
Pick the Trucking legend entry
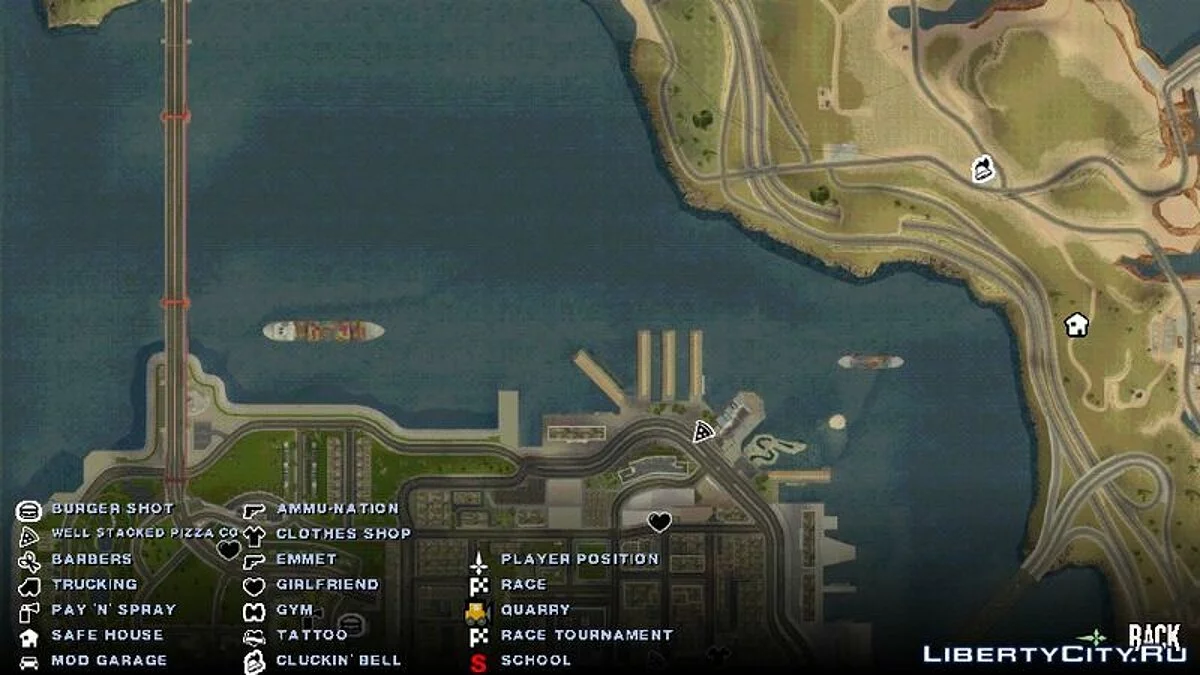[x=94, y=584]
